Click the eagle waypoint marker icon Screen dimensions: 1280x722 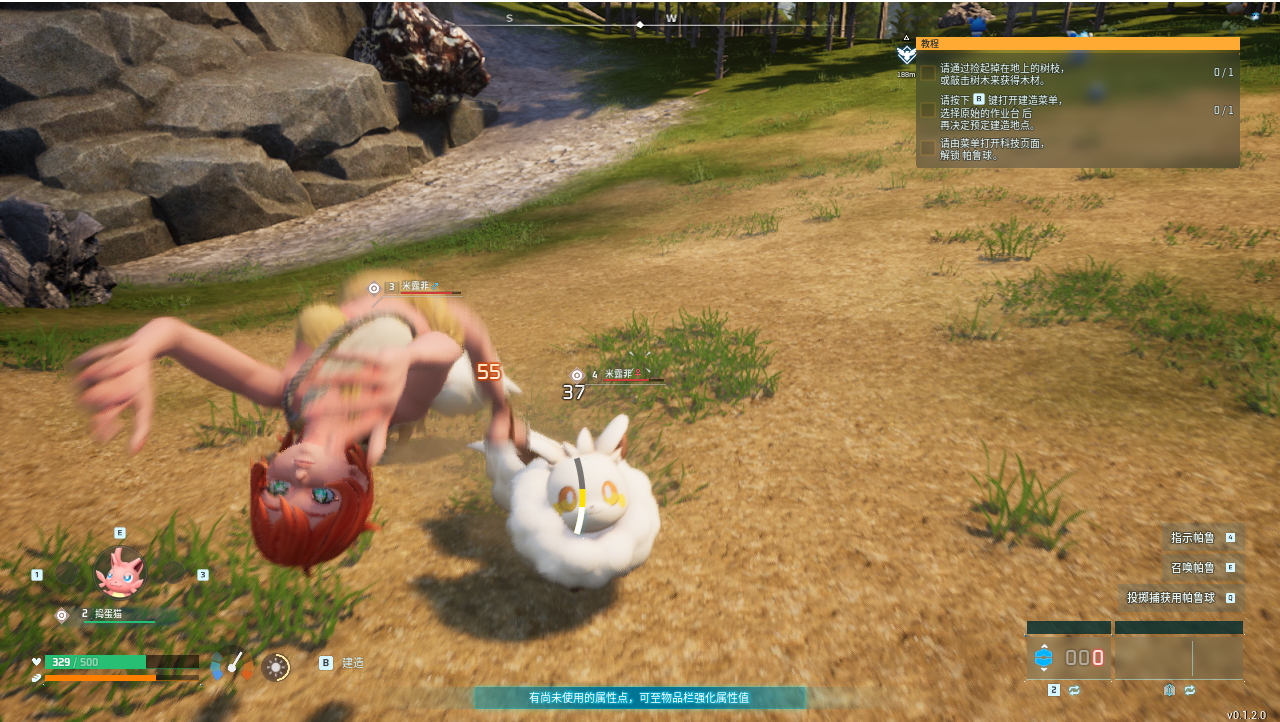pos(906,55)
